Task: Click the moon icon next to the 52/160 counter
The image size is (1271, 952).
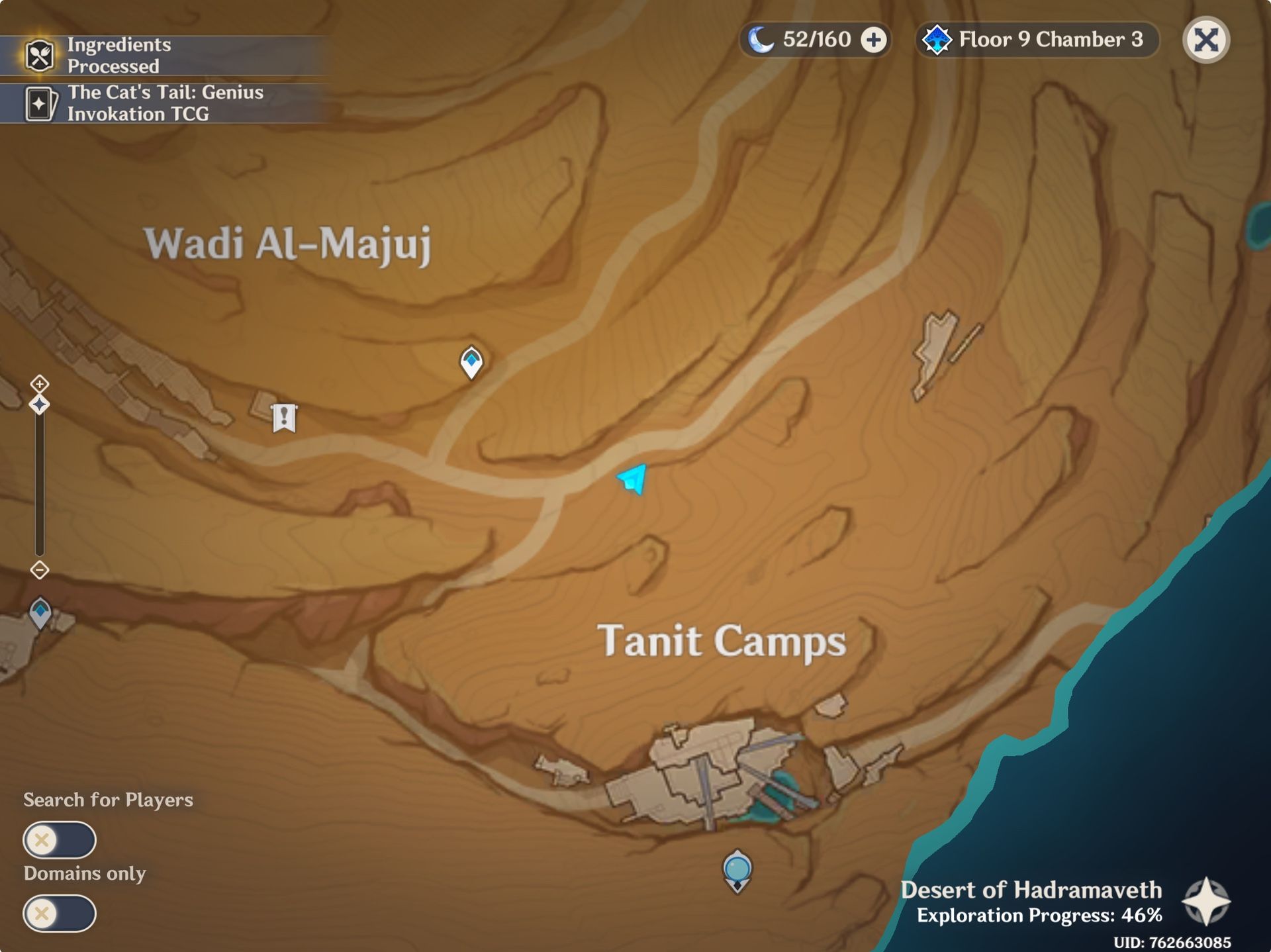Action: (763, 40)
